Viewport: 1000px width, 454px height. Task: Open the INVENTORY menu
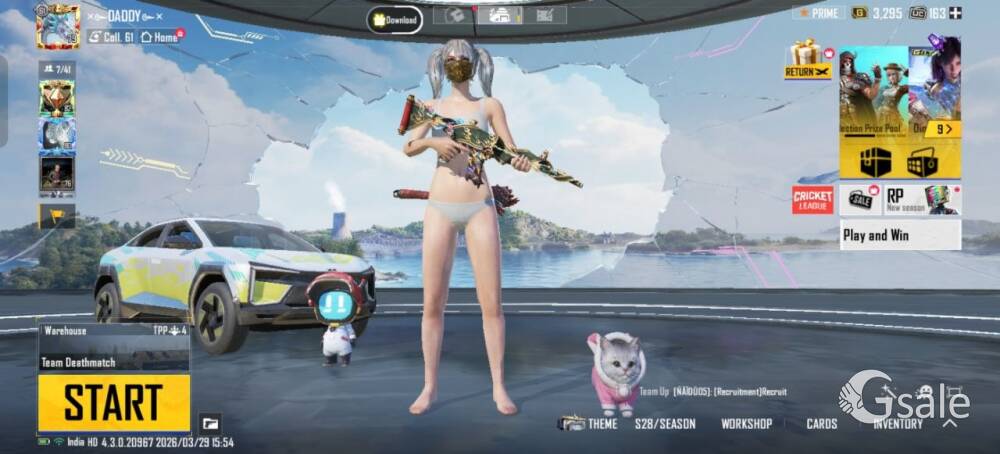point(897,424)
